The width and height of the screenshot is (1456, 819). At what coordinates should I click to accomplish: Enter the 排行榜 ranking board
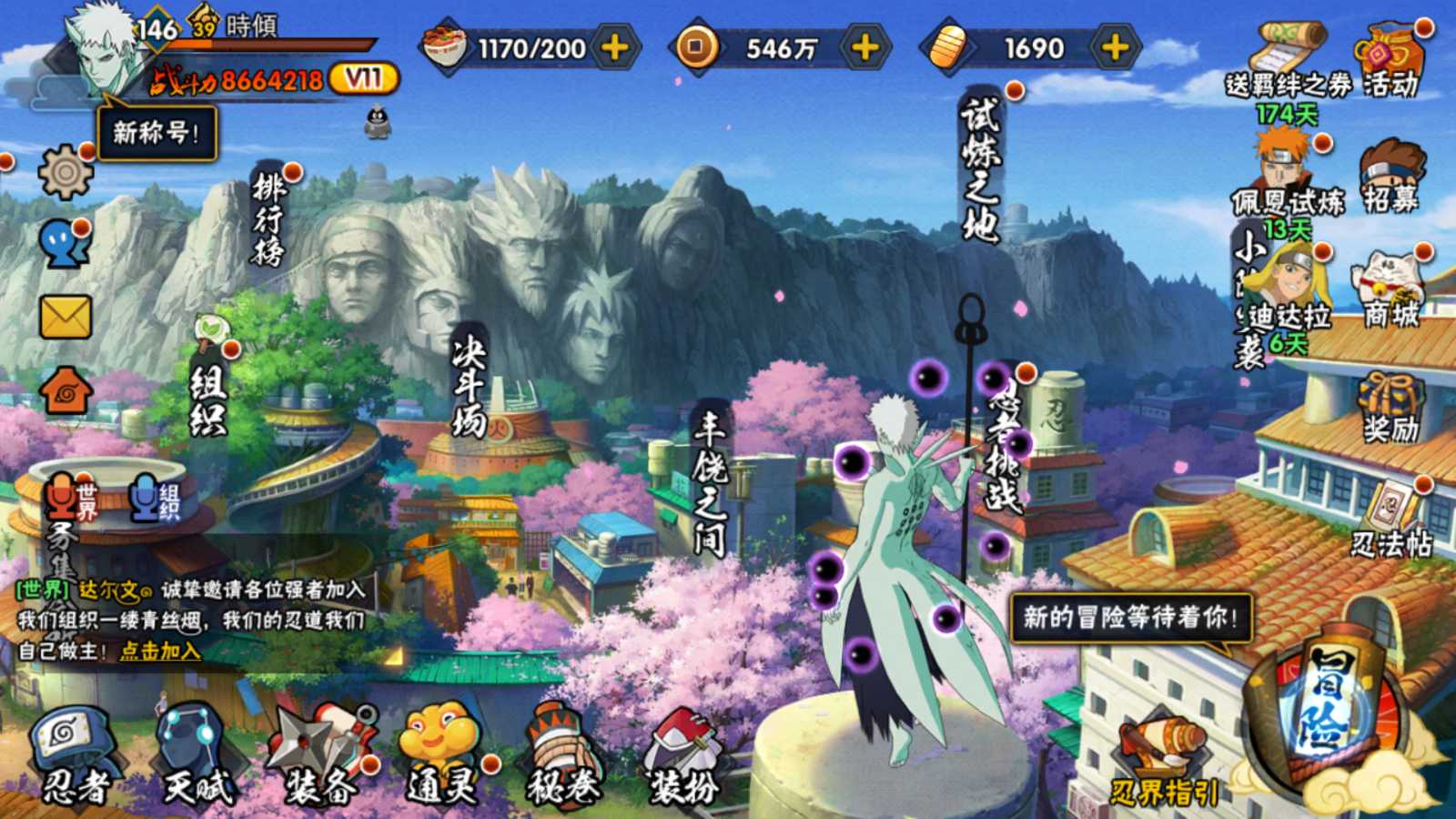[269, 218]
